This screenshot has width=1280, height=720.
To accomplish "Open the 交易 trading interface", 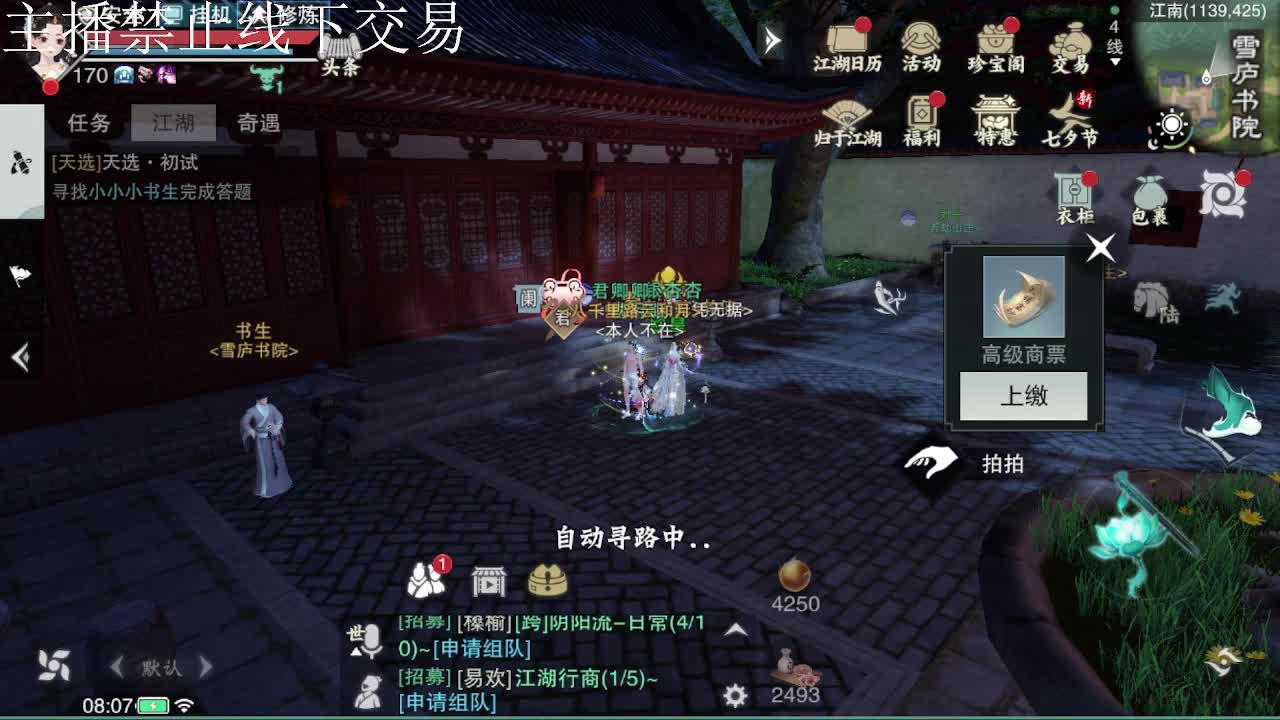I will pyautogui.click(x=1071, y=47).
